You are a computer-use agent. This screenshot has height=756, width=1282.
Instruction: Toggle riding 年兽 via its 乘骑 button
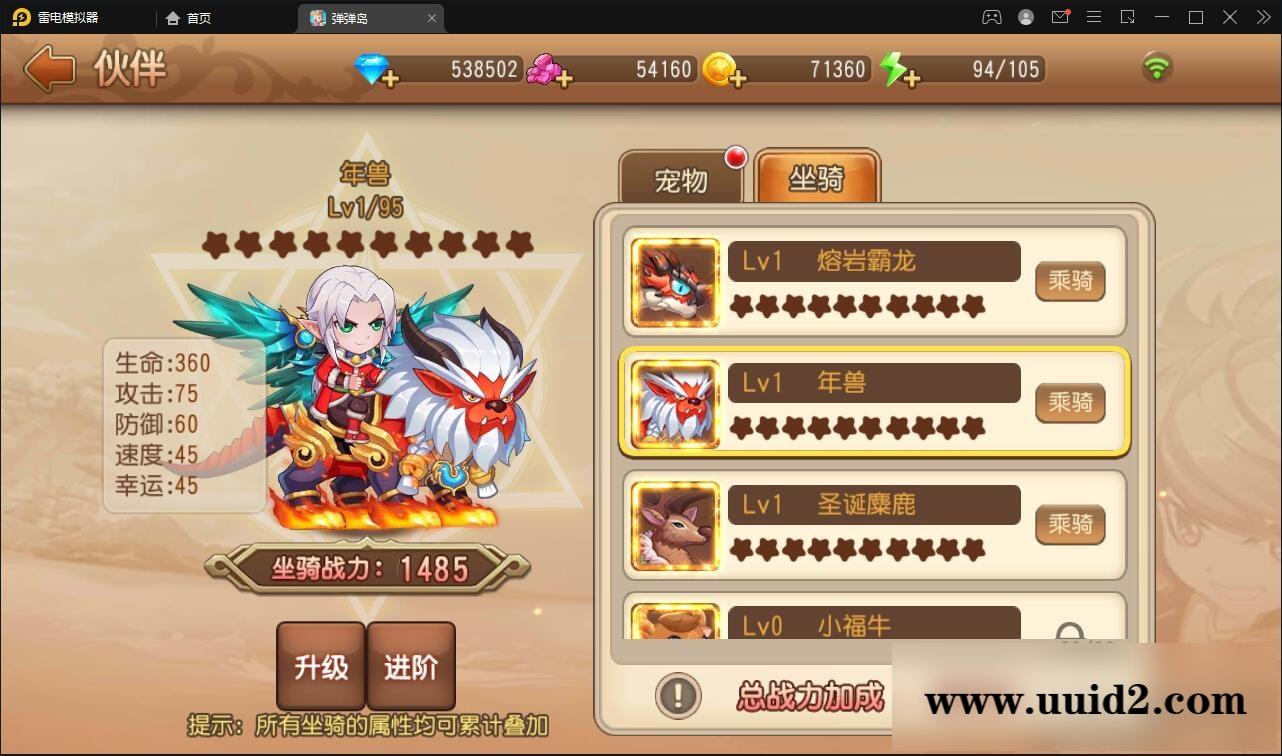1069,403
